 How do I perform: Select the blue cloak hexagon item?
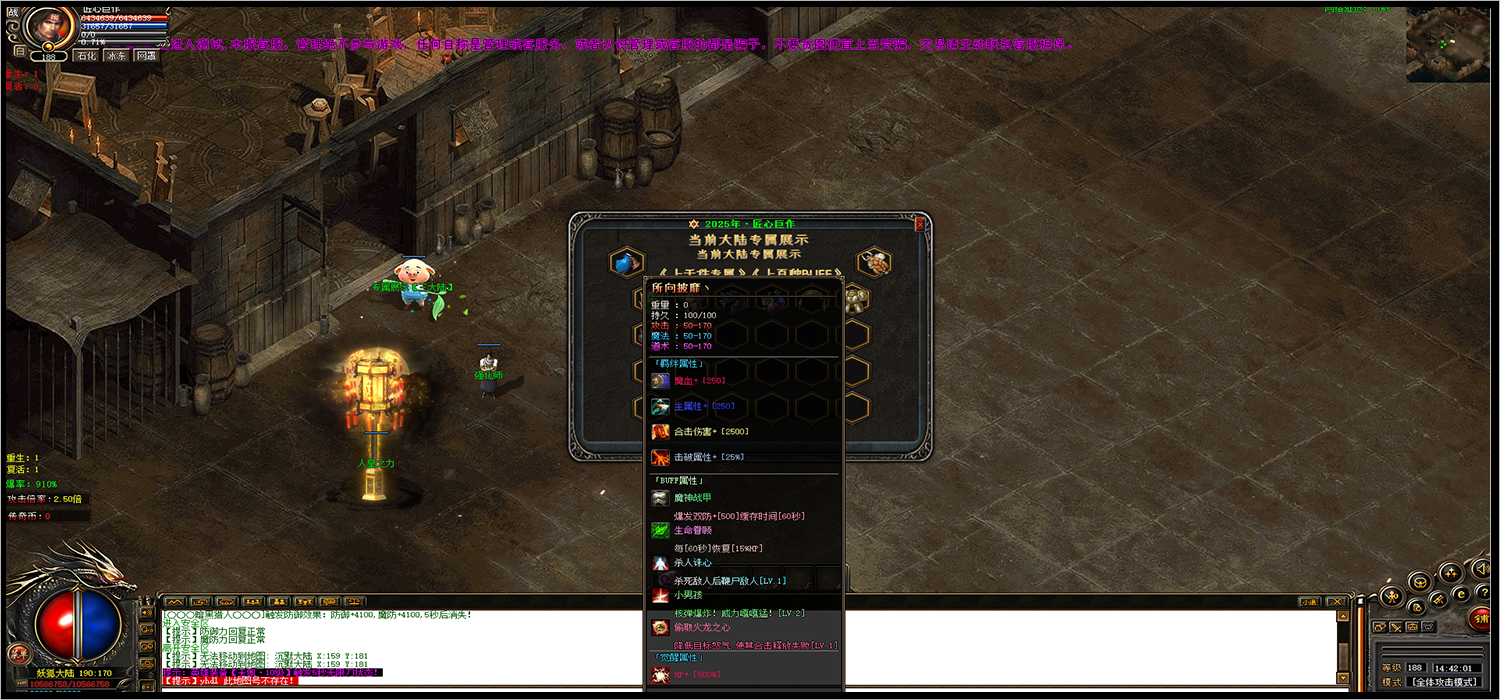point(626,263)
